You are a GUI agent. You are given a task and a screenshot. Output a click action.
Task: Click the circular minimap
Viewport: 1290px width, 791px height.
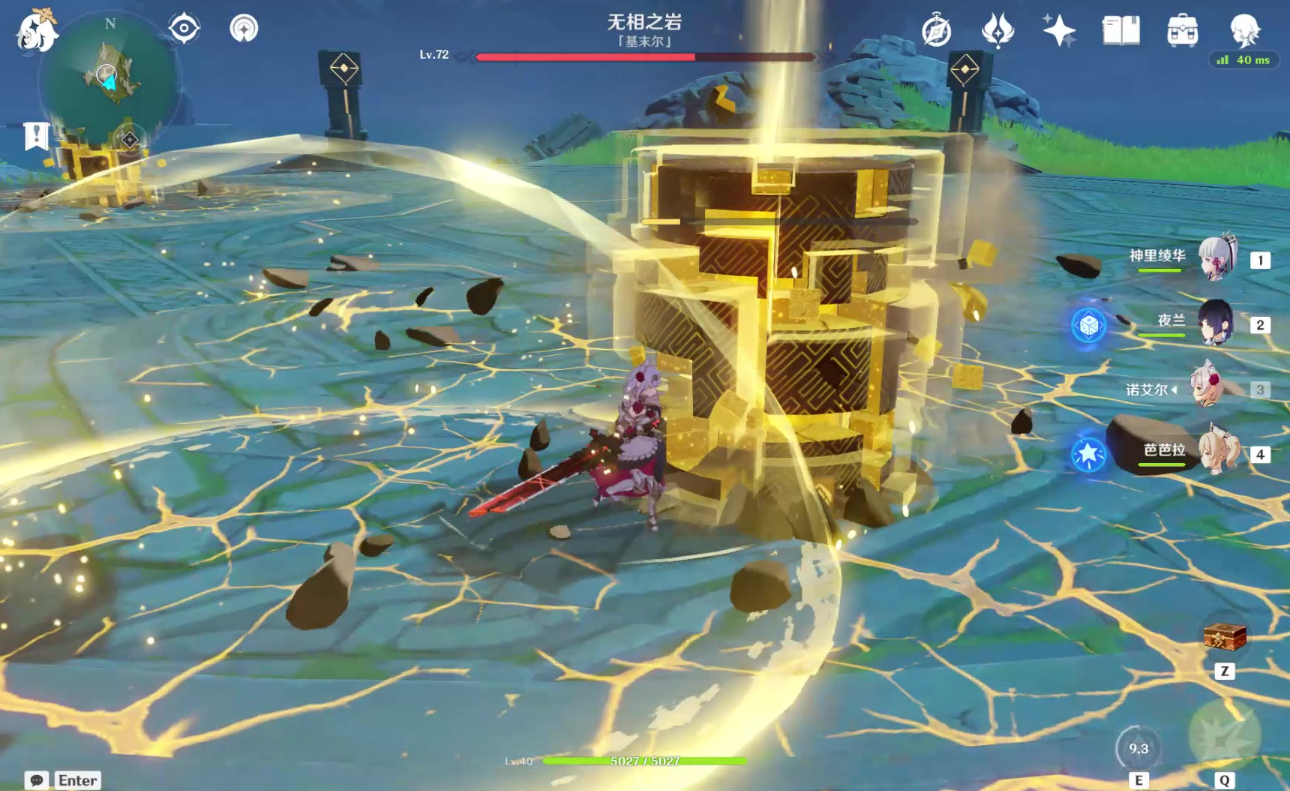[108, 78]
